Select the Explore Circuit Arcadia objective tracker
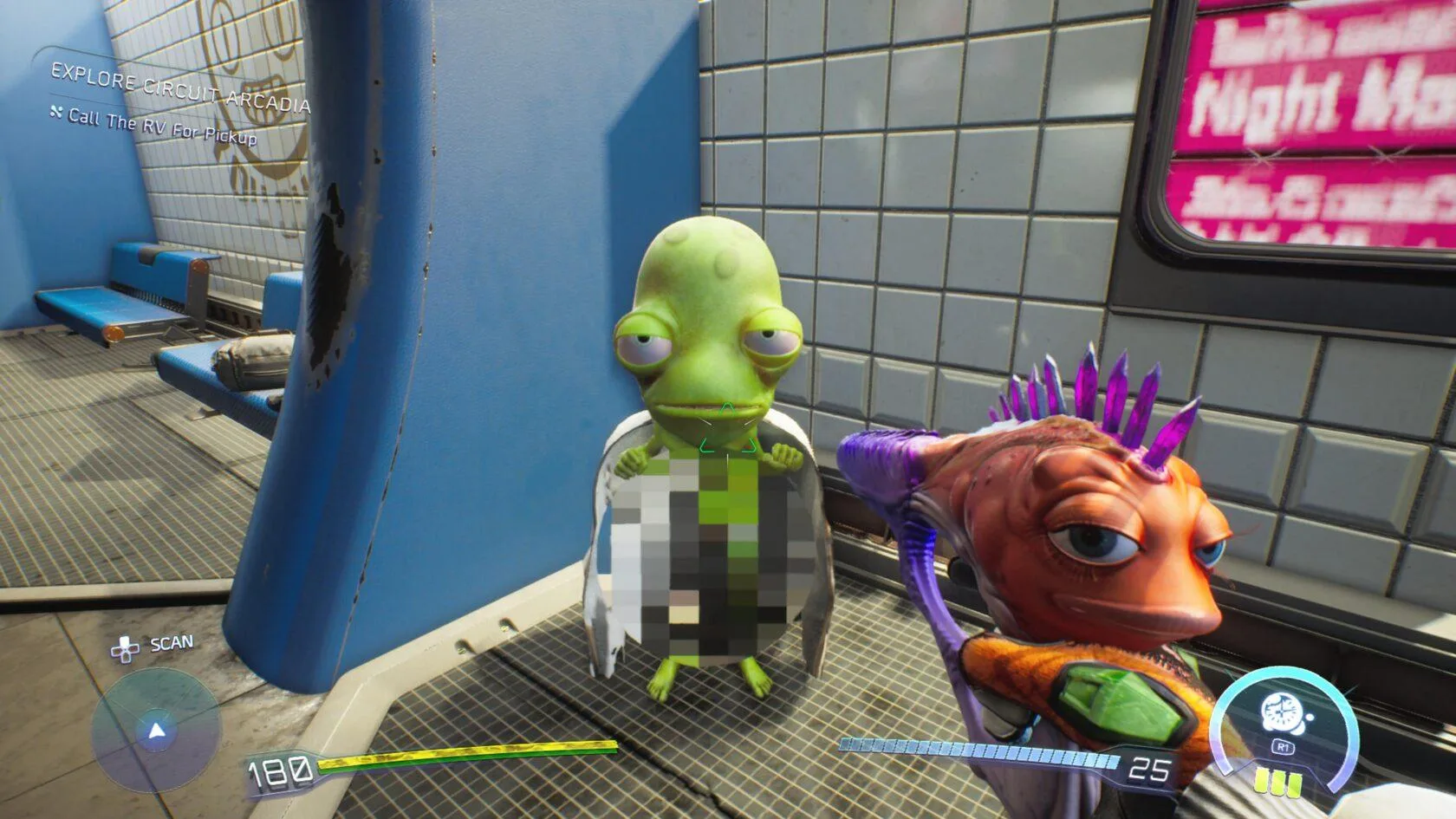Screen dimensions: 1456x819 179,88
